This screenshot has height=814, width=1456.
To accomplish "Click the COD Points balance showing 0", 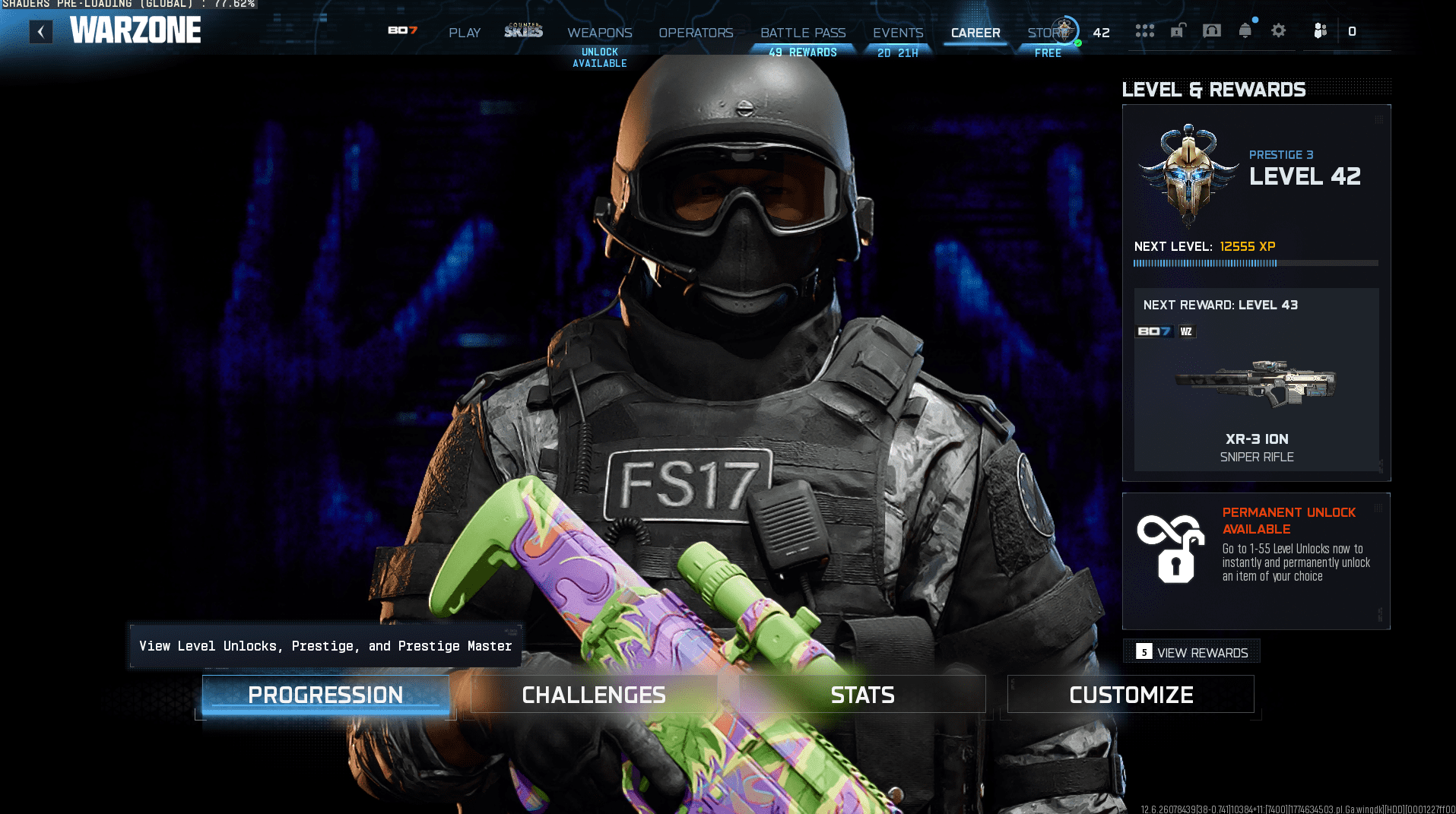I will 1352,31.
